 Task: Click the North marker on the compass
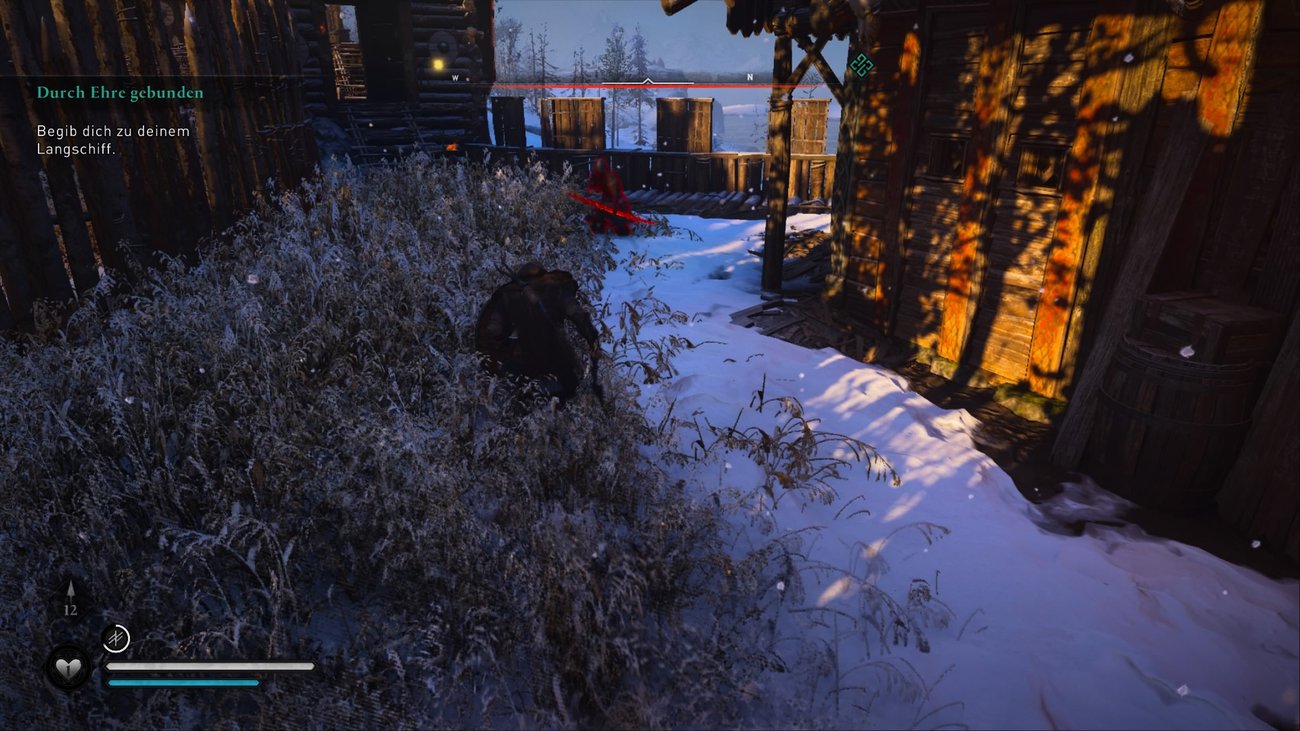tap(750, 74)
